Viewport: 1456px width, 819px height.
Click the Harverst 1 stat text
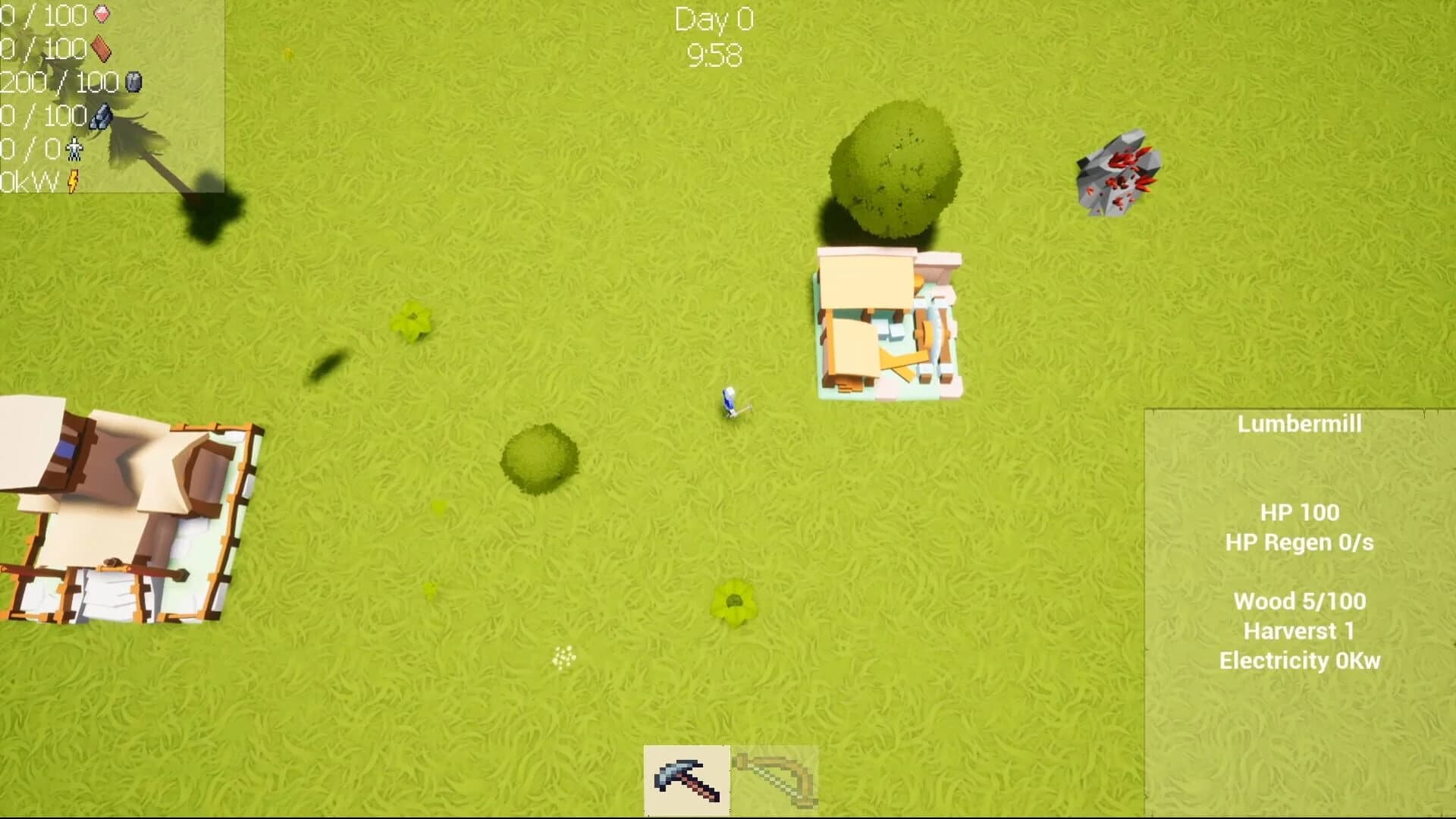(1300, 631)
